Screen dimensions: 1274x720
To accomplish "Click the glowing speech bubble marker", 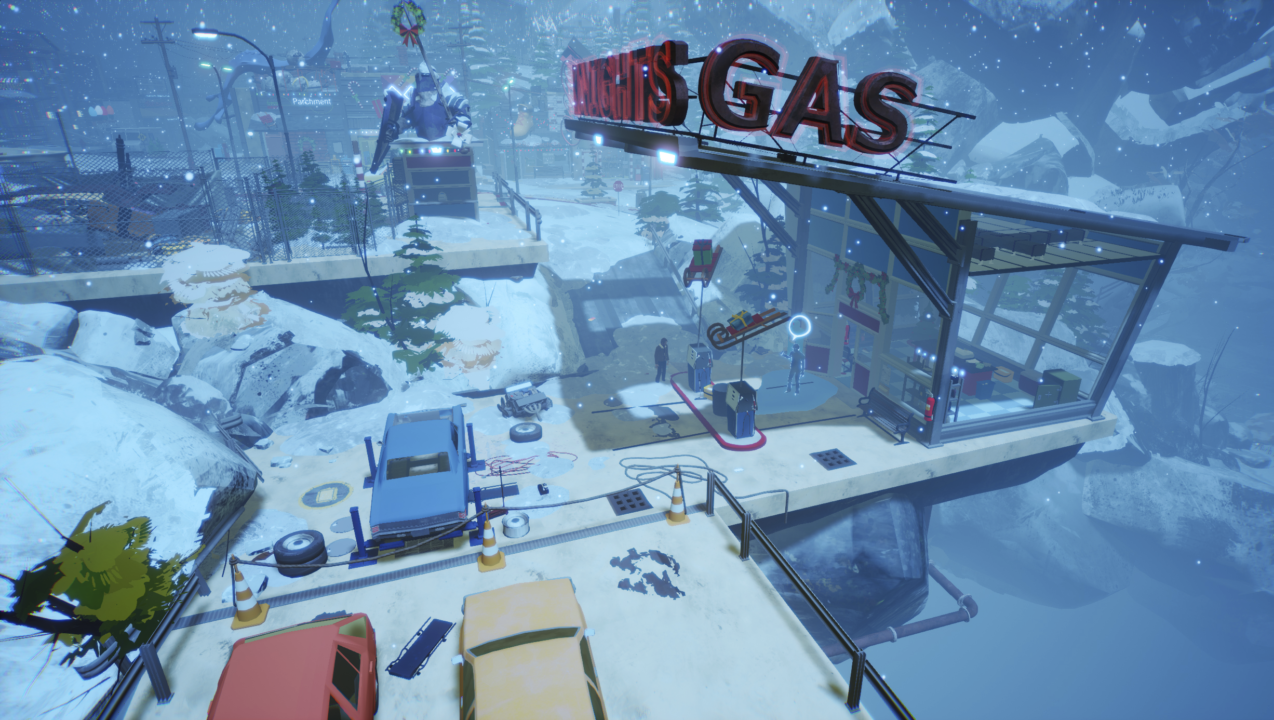I will [798, 326].
